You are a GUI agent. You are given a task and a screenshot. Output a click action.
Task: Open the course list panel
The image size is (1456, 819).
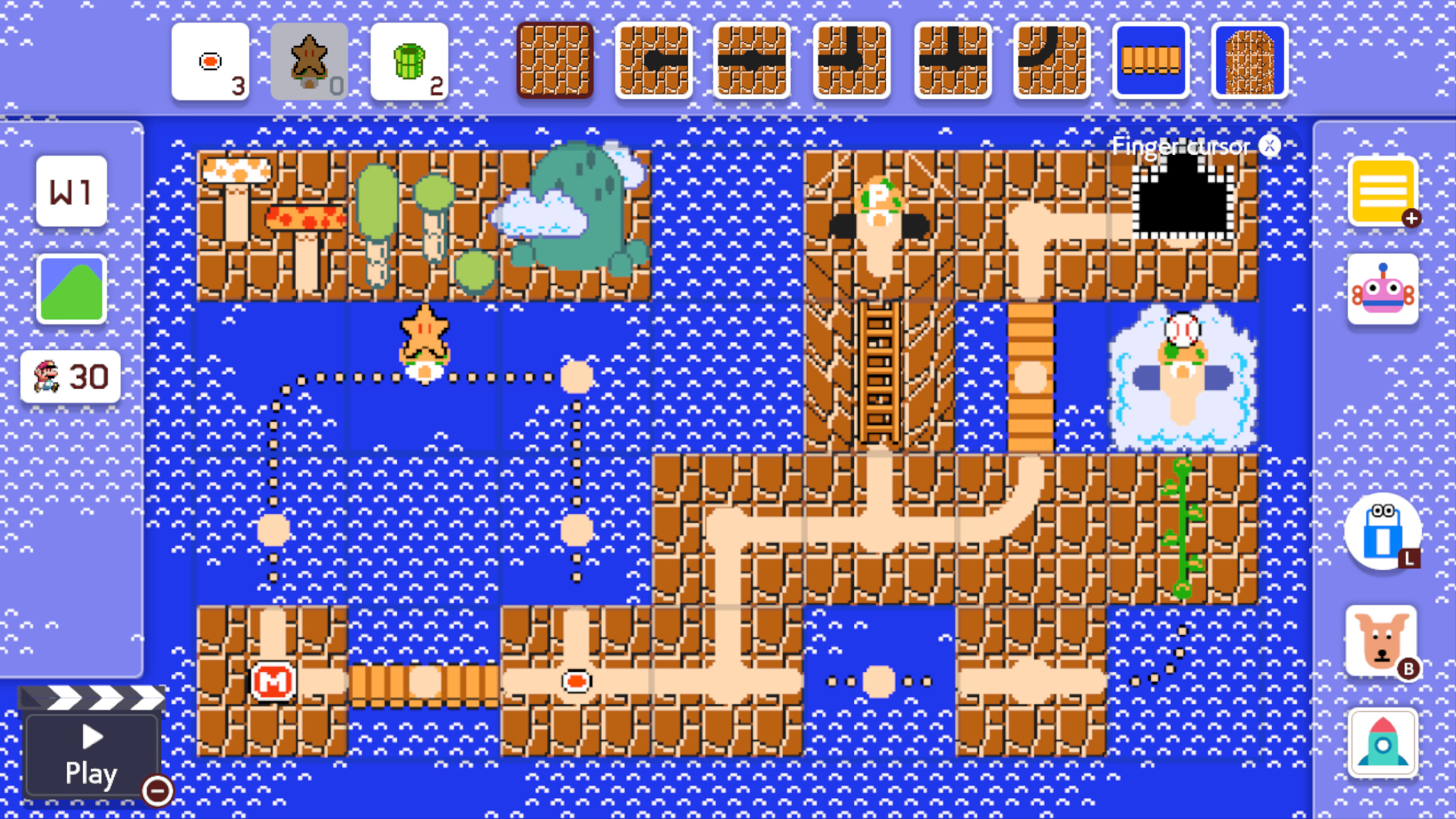pos(1383,192)
